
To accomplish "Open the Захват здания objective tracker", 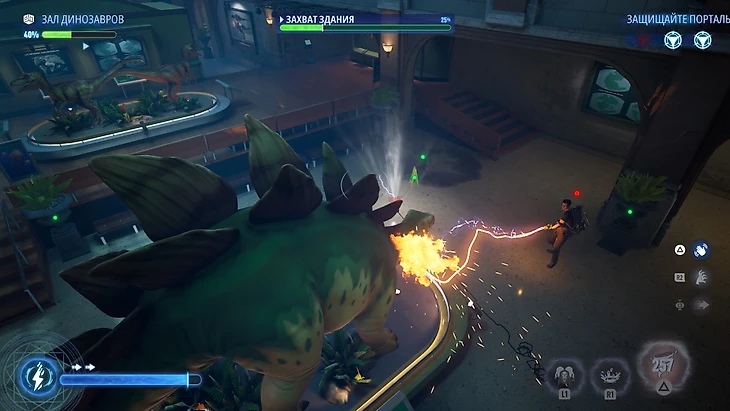I will point(365,22).
